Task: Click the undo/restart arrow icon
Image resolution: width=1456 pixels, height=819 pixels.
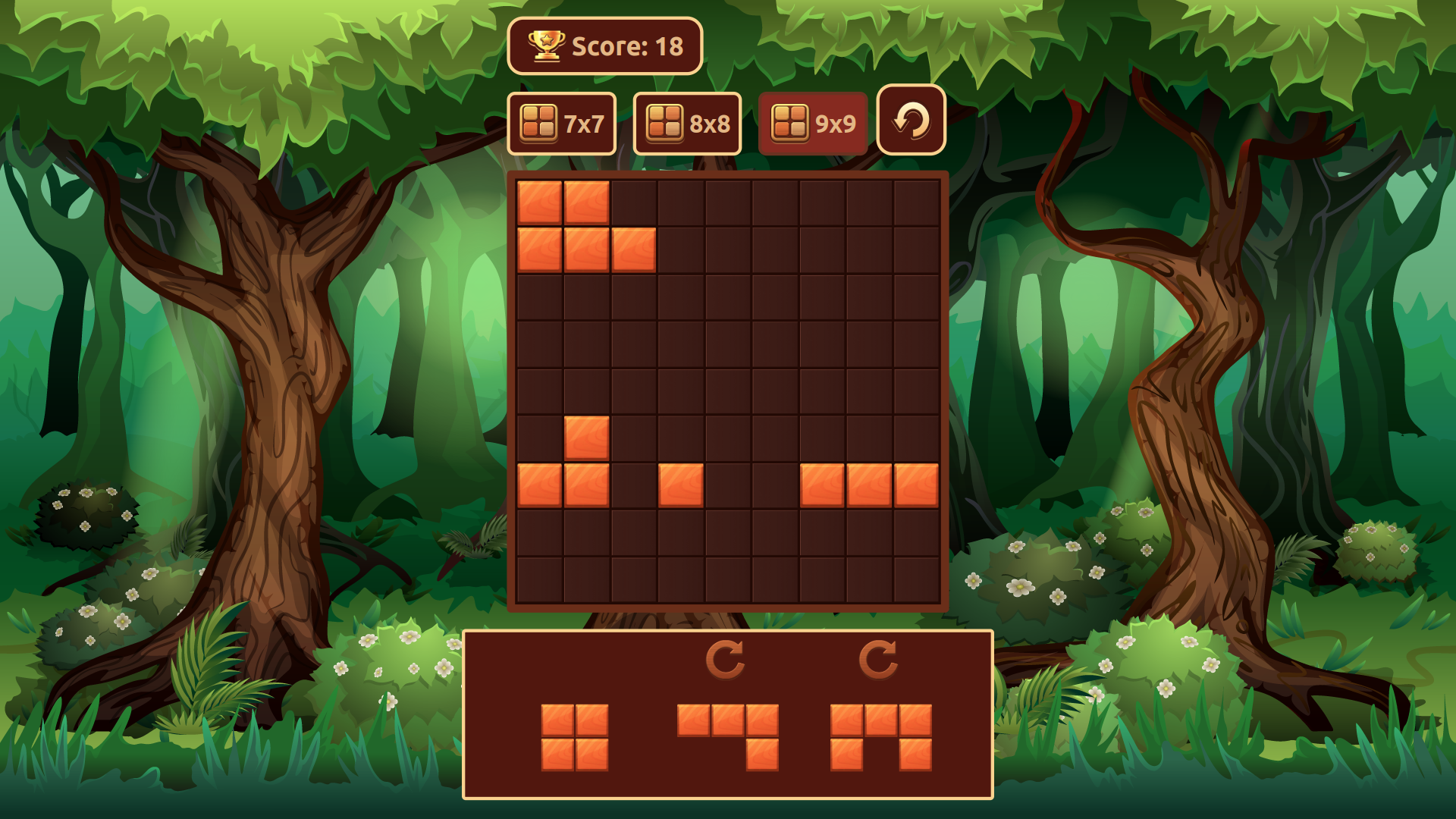Action: [910, 121]
